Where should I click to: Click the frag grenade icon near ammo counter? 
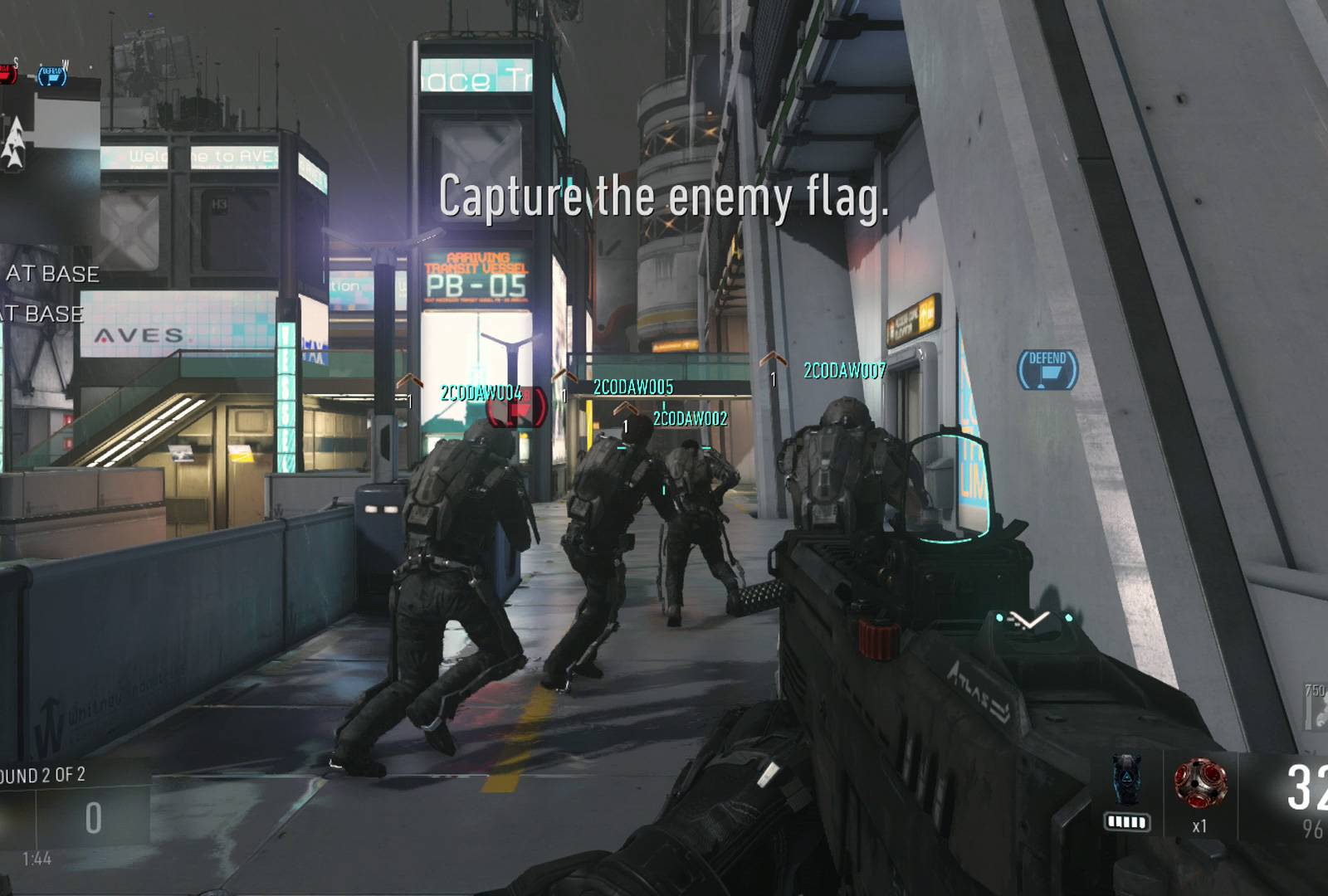(x=1201, y=784)
